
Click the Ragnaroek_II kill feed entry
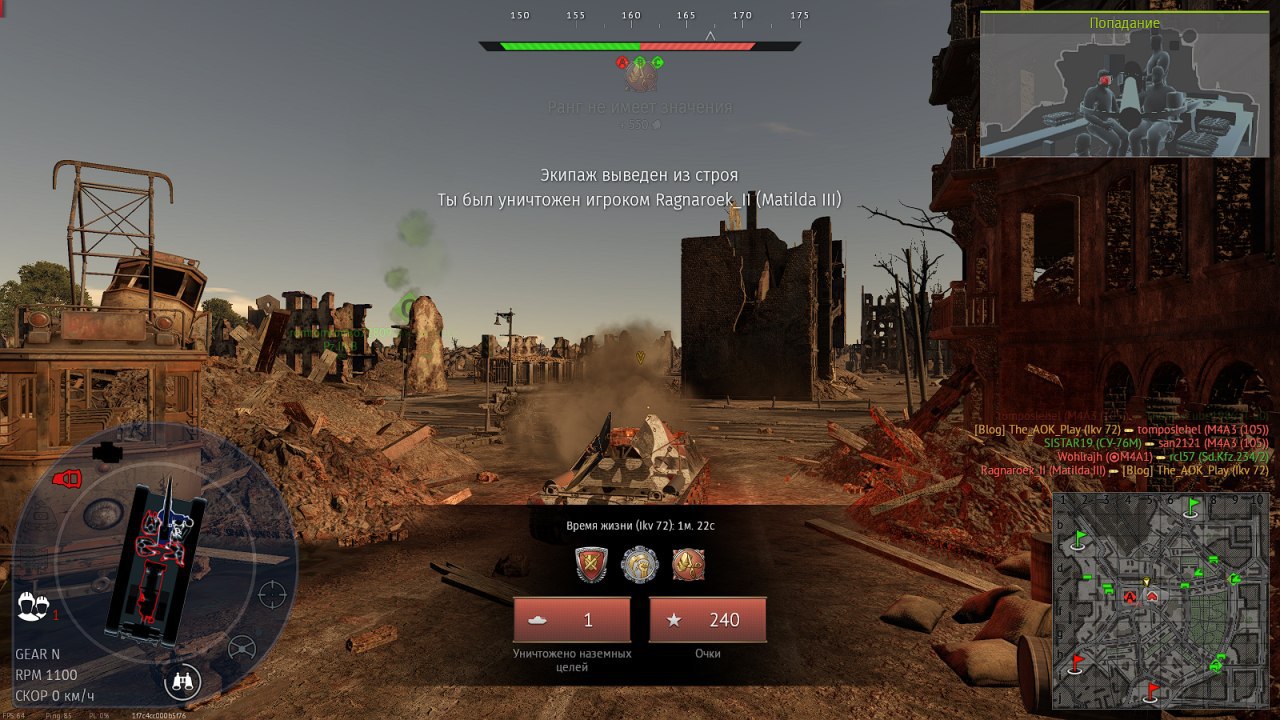pos(1125,470)
